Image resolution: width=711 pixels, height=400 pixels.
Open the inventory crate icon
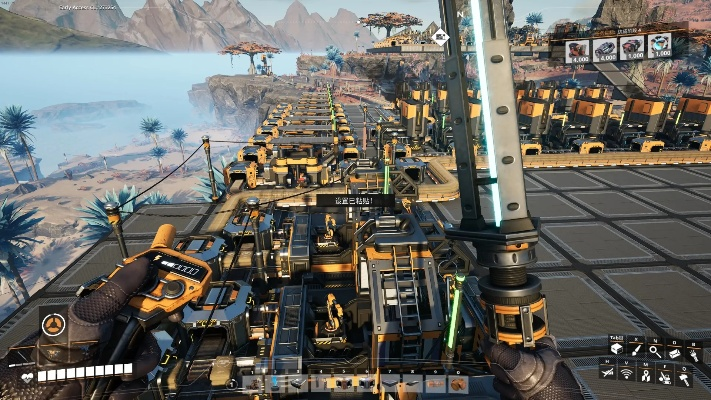tap(617, 349)
